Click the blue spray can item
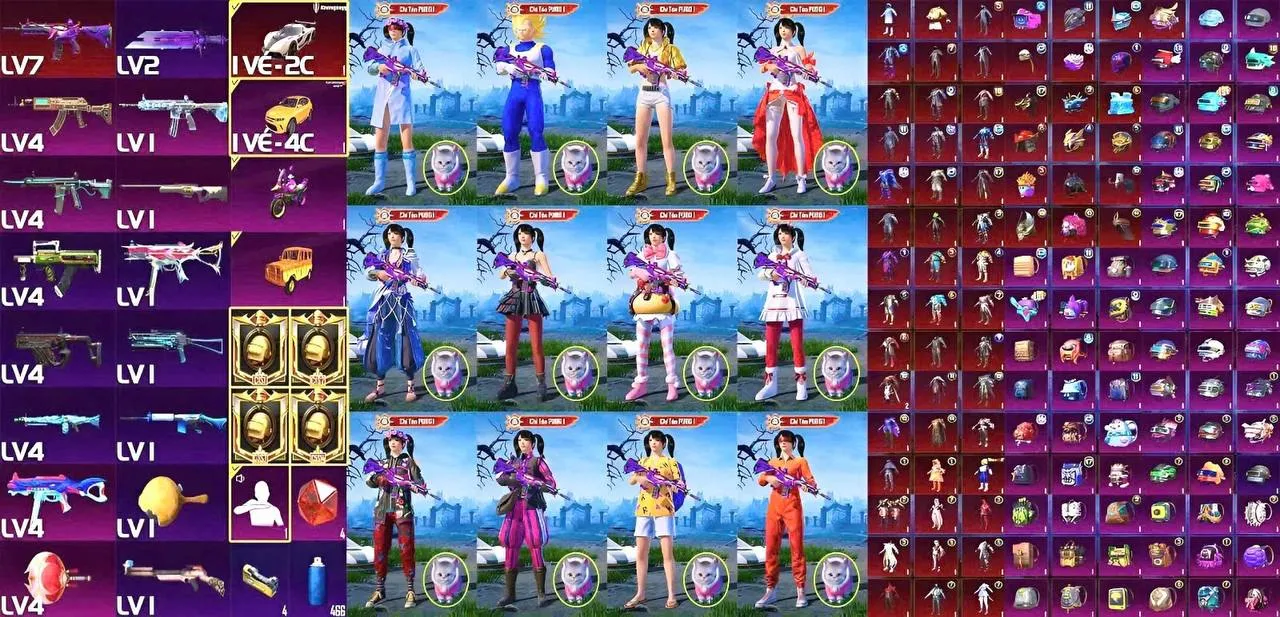 pyautogui.click(x=318, y=580)
